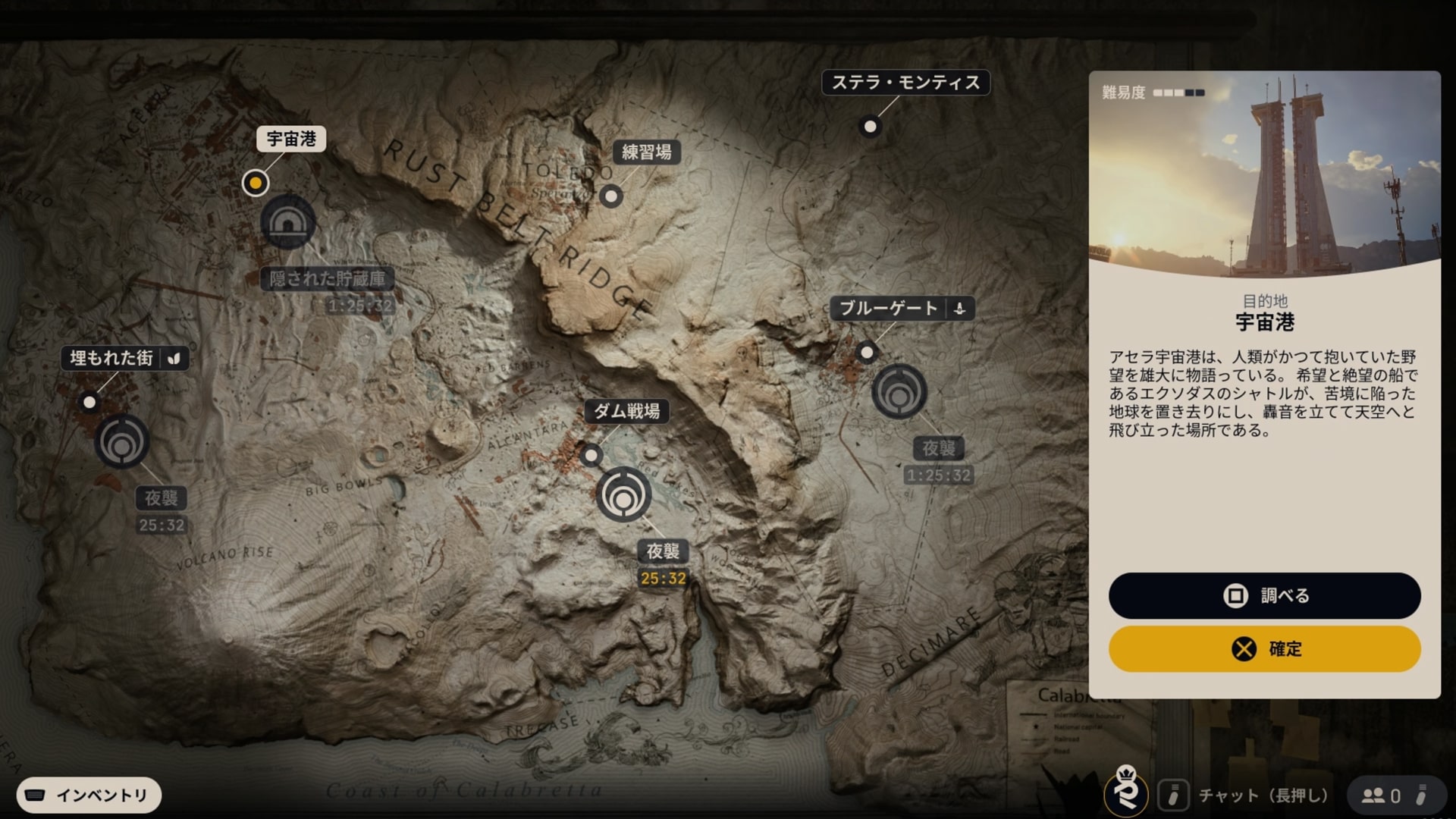1456x819 pixels.
Task: Choose the 埋もれた街 map location
Action: (x=112, y=358)
